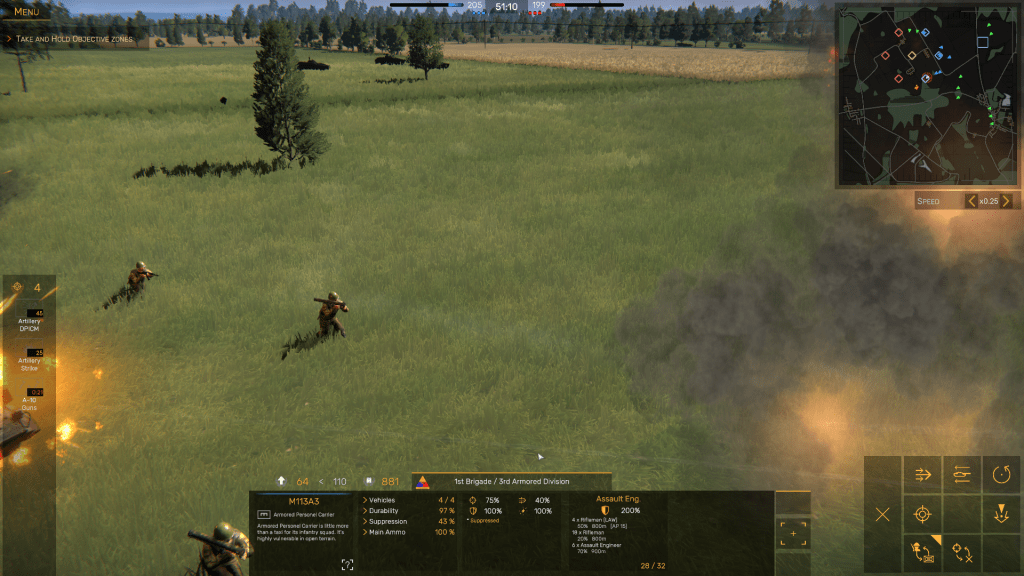Select the rotate unit circular arrow command
This screenshot has height=576, width=1024.
tap(1001, 475)
